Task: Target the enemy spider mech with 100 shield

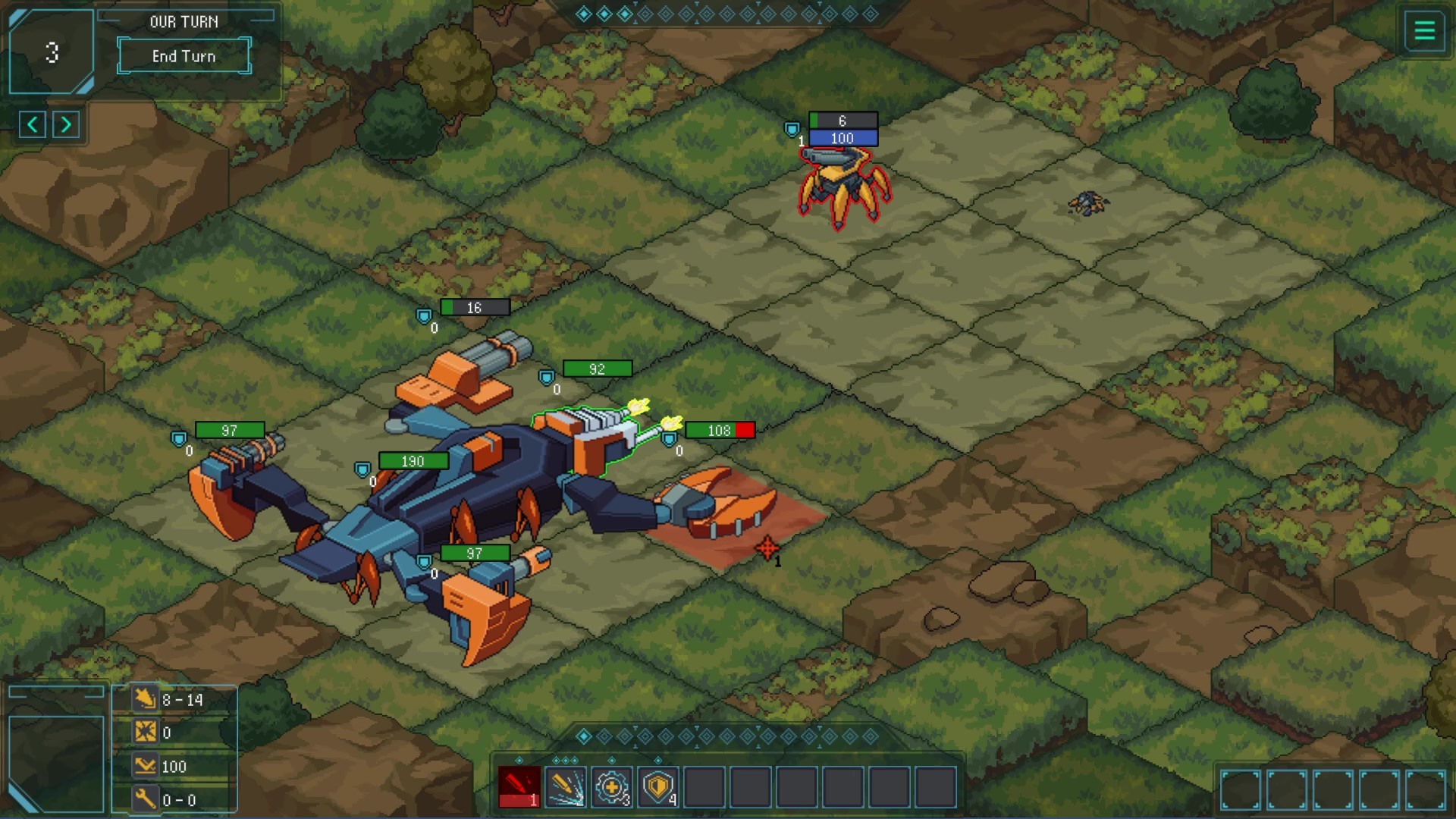Action: 843,186
